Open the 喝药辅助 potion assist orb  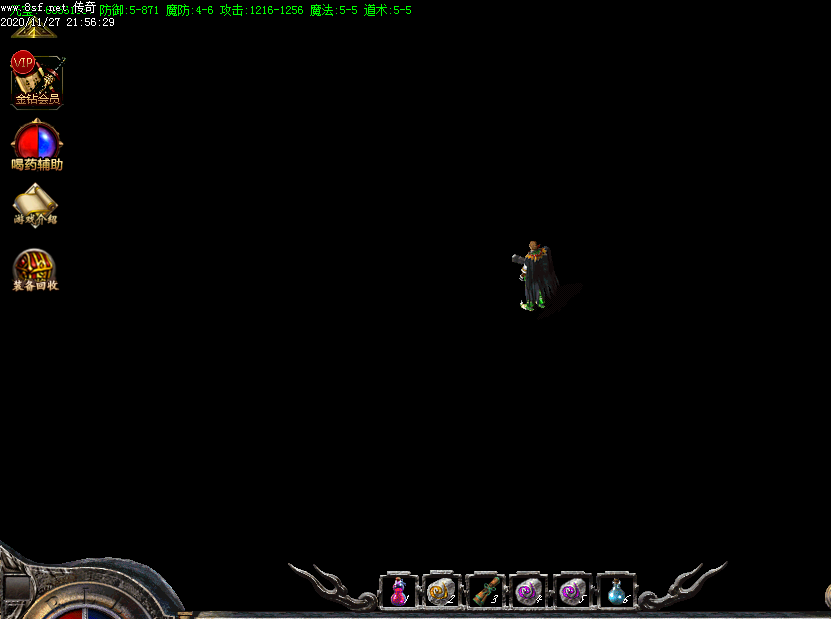click(37, 143)
